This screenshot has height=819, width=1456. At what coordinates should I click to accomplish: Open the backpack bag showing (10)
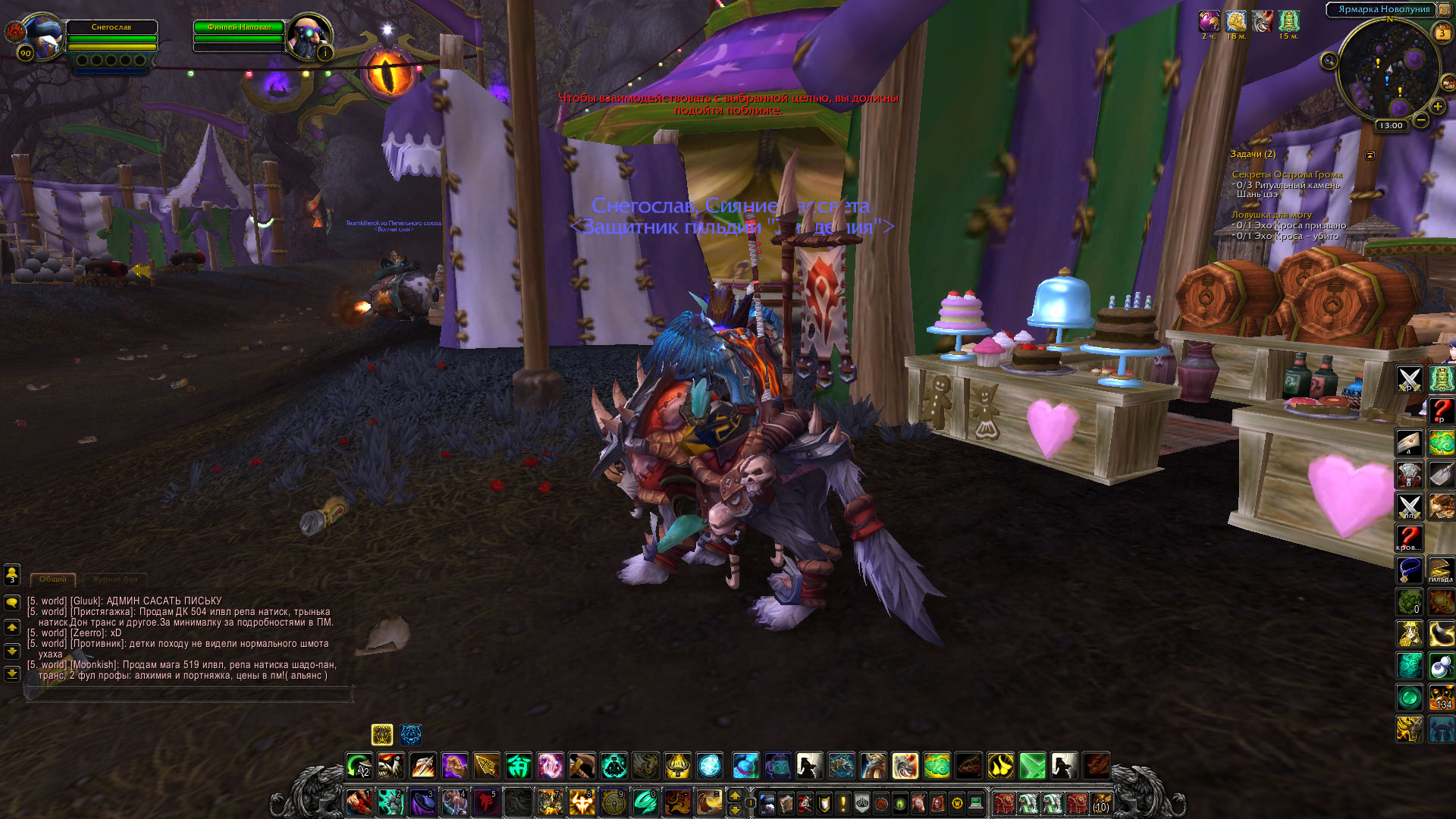1100,803
